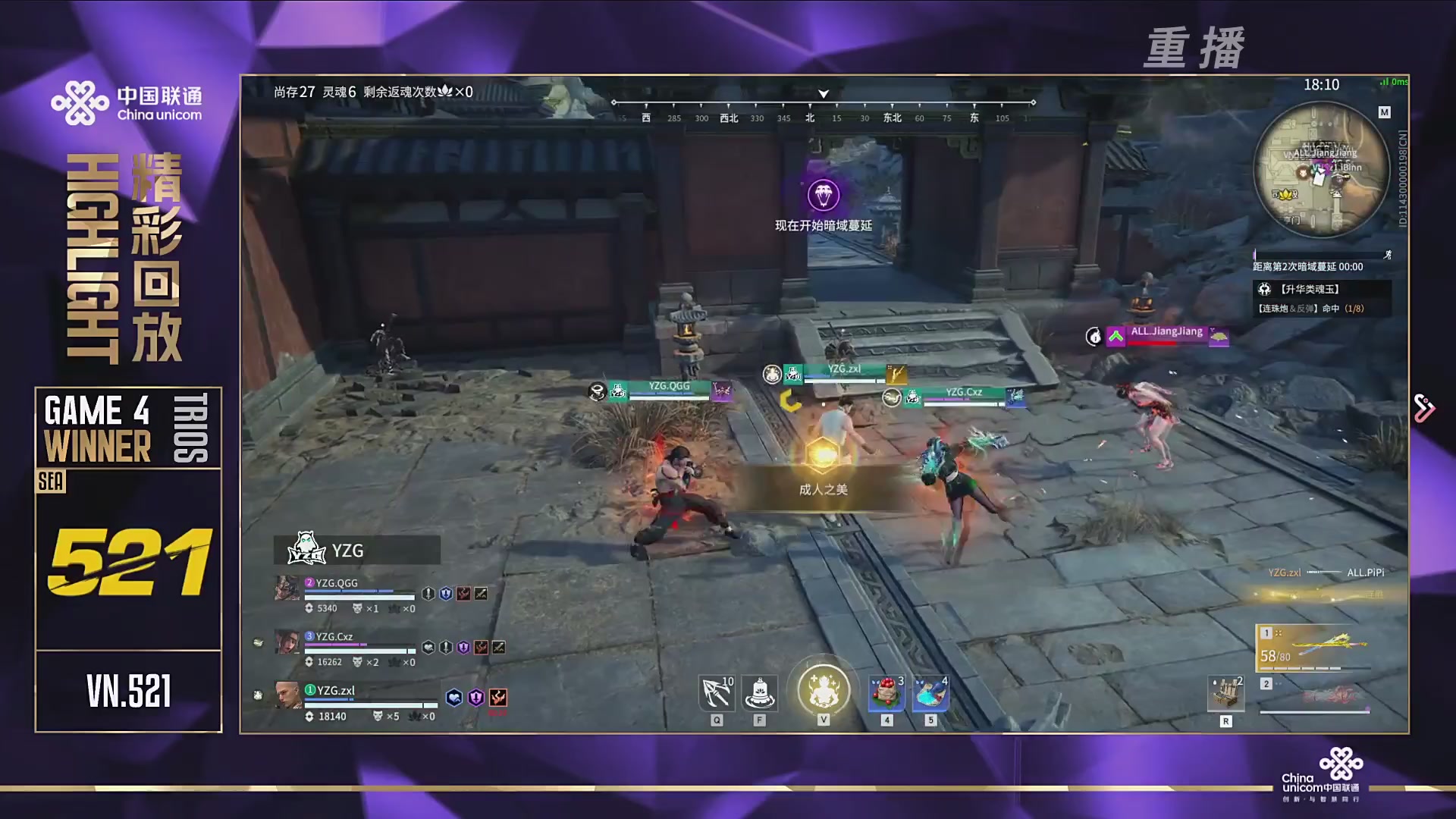Select teammate YZG.Cxz in the roster
The height and width of the screenshot is (819, 1456).
(334, 637)
